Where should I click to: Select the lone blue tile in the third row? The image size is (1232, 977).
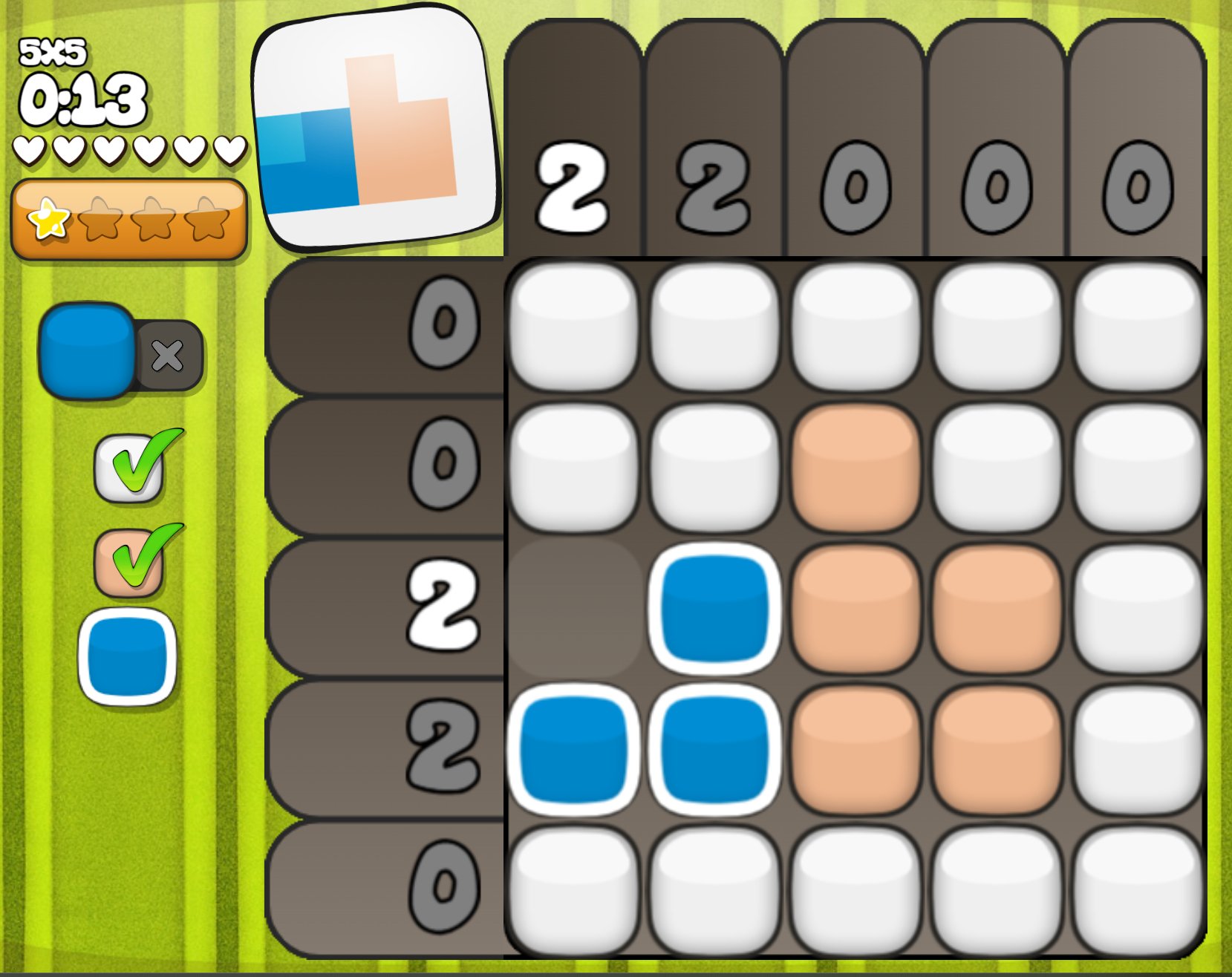tap(714, 608)
